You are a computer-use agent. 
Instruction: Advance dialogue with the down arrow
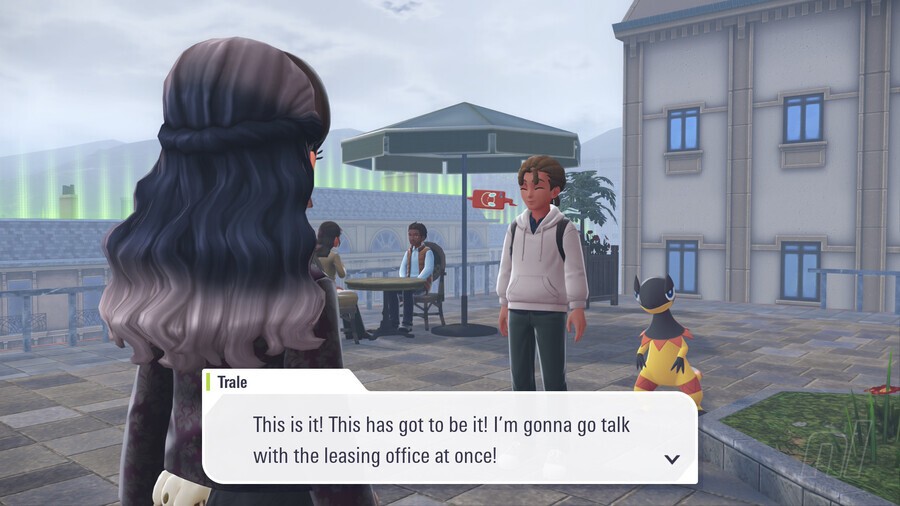672,459
